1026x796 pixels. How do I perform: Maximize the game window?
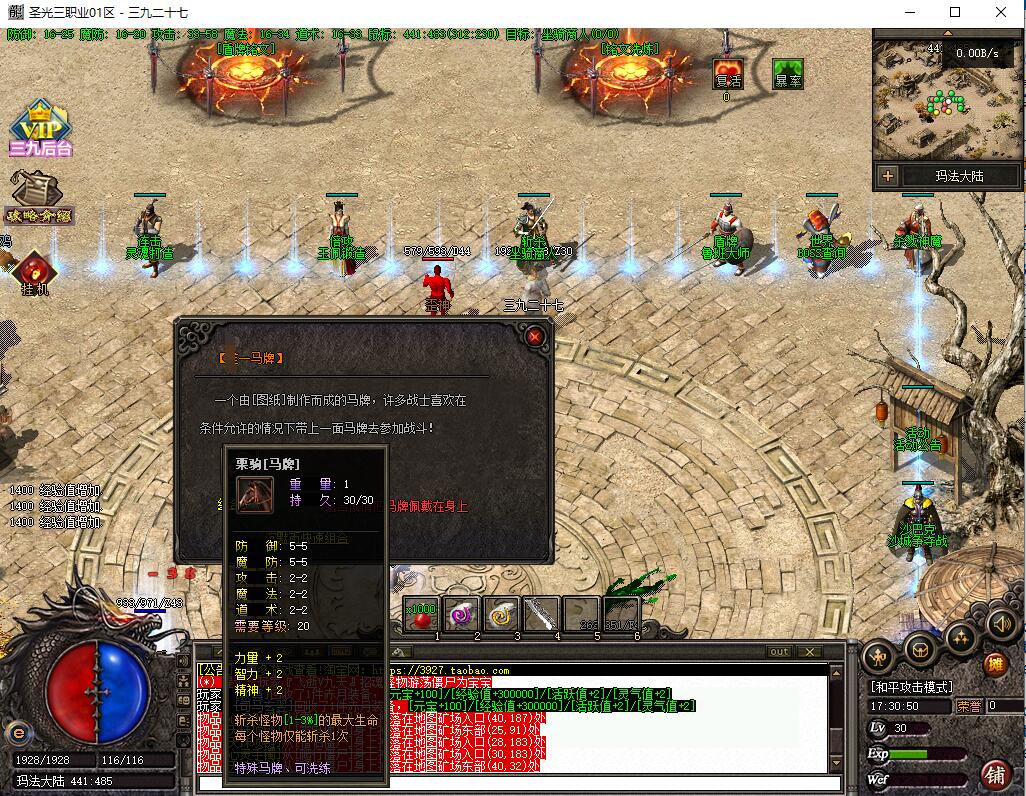click(955, 12)
